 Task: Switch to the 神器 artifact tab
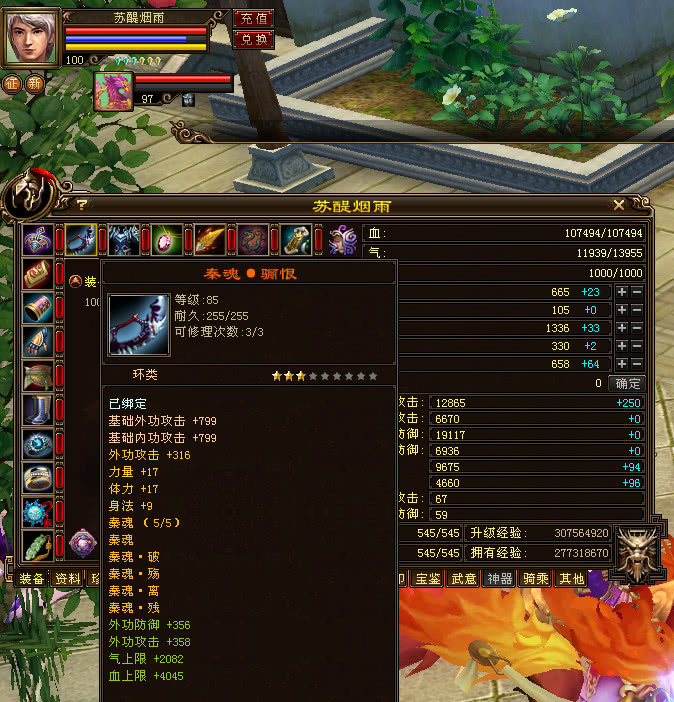point(499,579)
